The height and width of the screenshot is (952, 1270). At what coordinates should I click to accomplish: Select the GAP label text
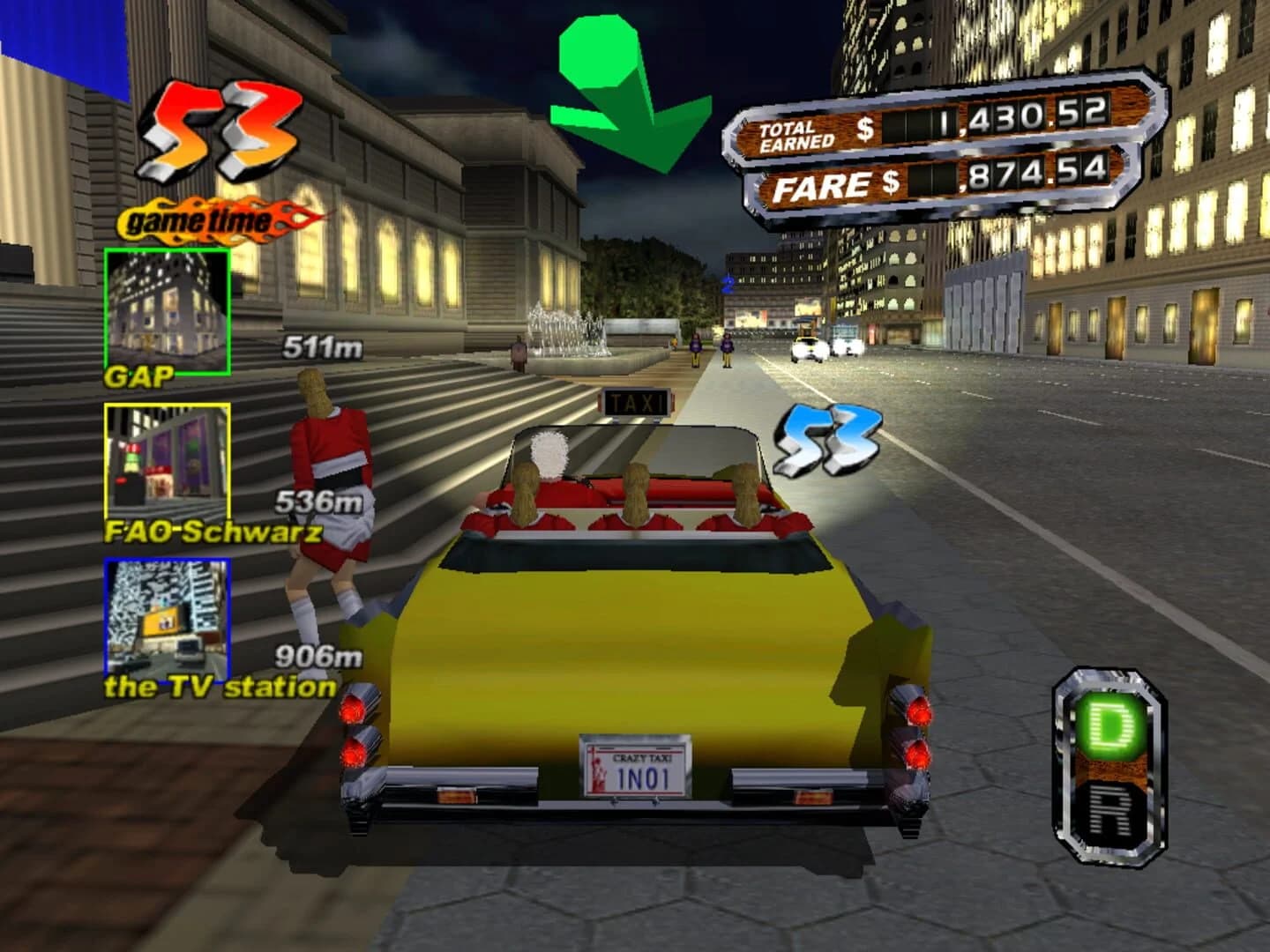pyautogui.click(x=141, y=377)
